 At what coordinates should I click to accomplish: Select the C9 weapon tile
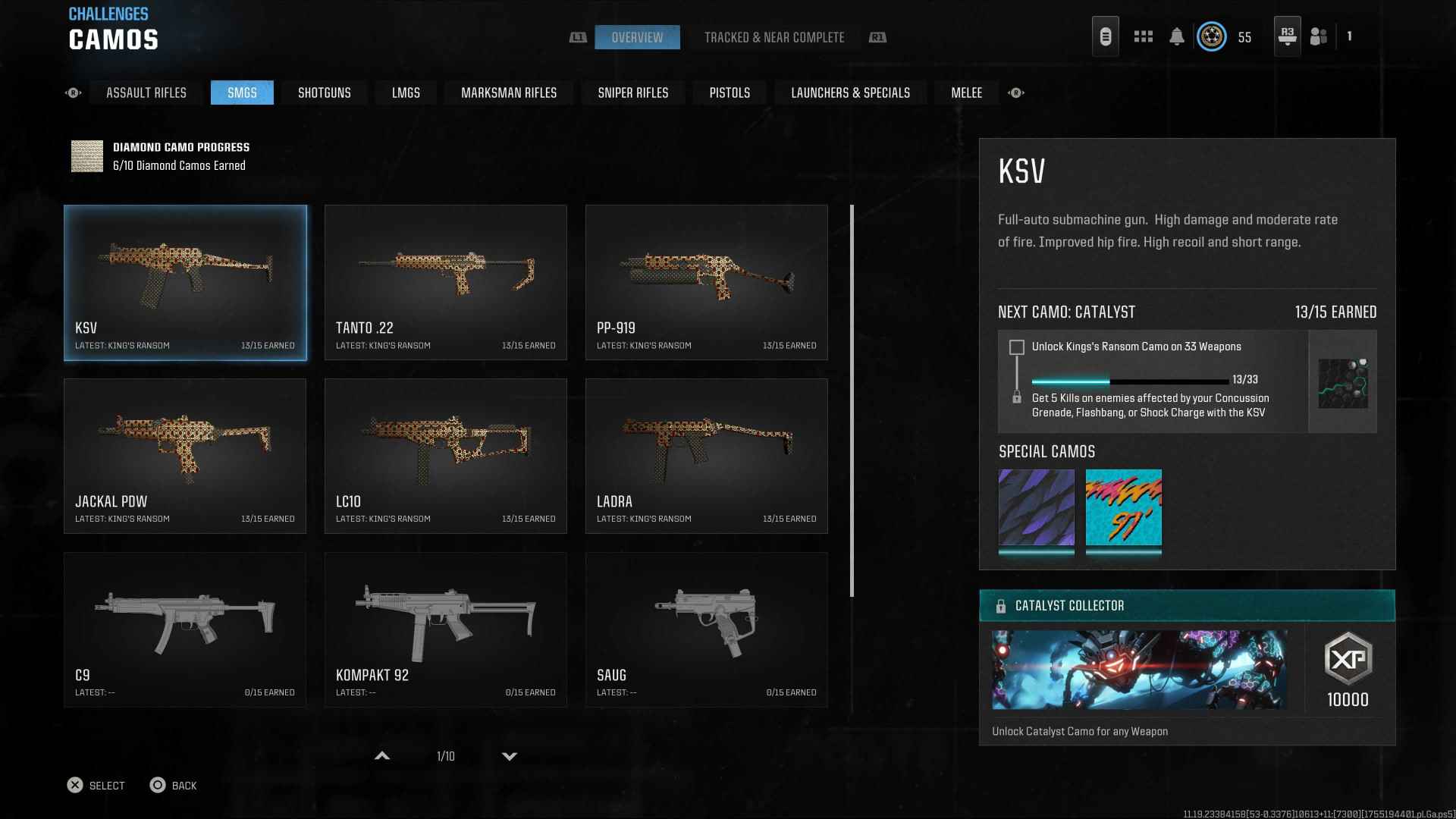185,629
